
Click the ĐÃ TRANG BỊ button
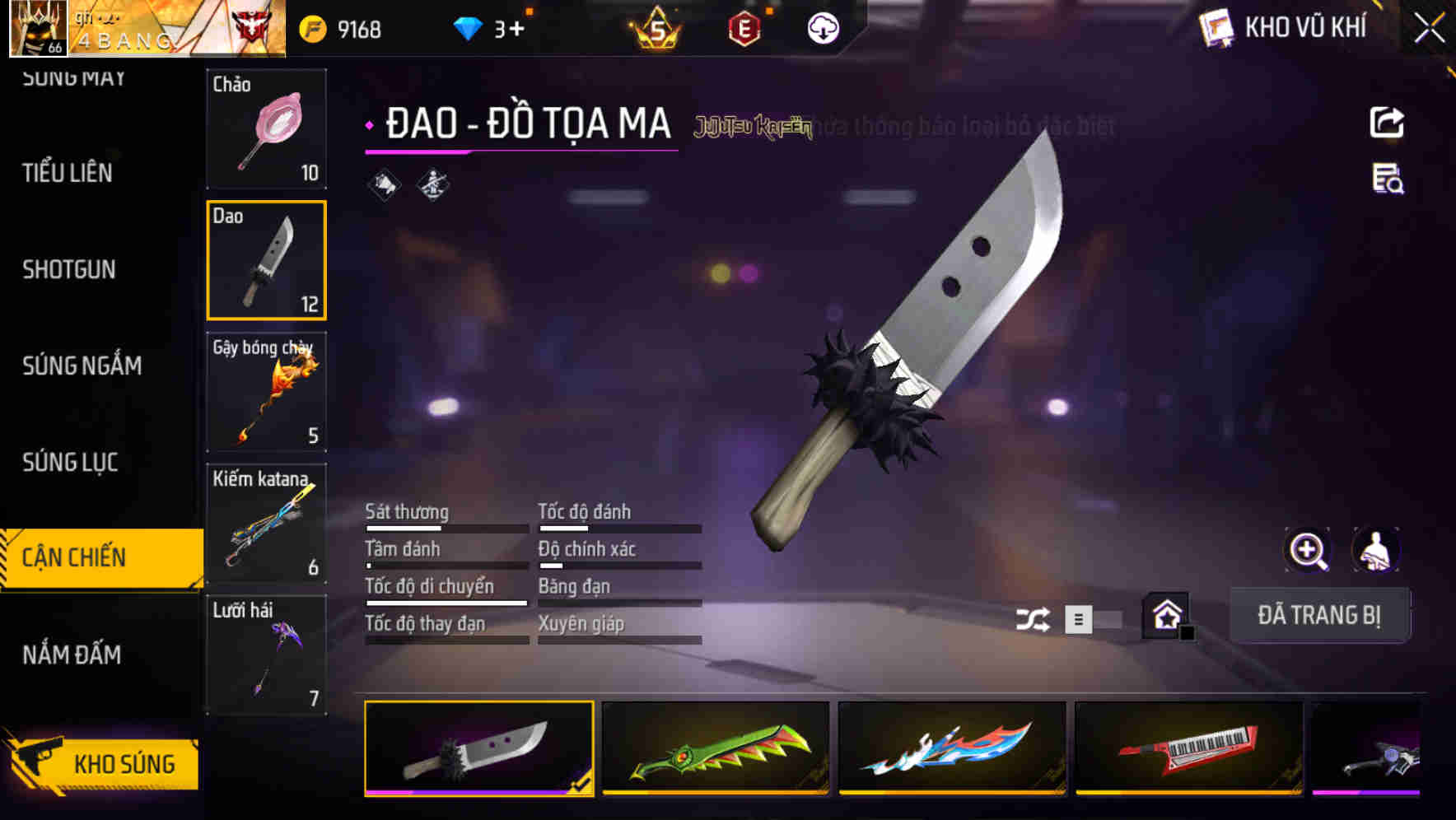click(x=1320, y=614)
